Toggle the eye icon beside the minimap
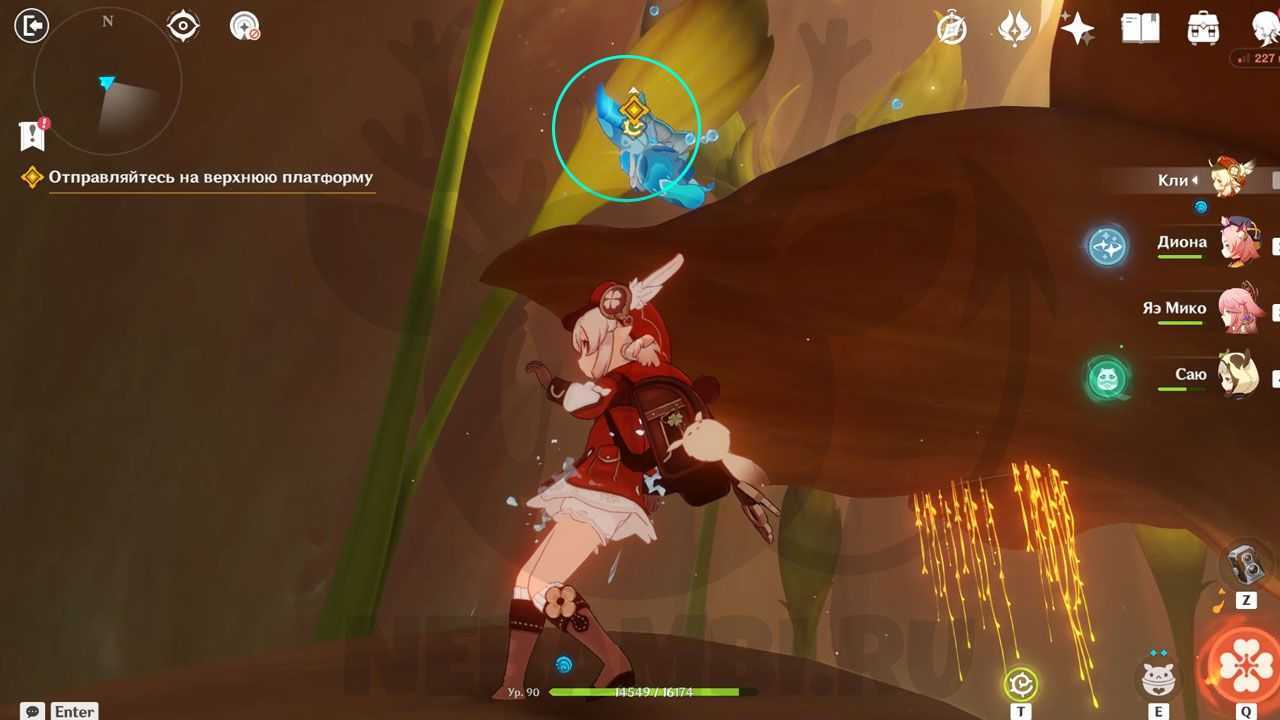 pyautogui.click(x=183, y=26)
